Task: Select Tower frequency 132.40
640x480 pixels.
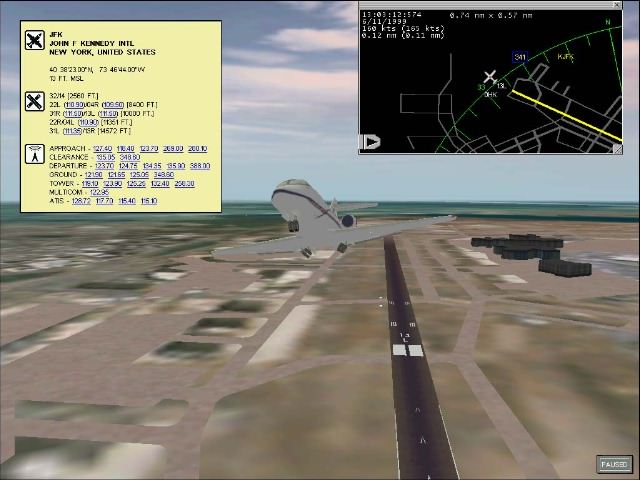Action: click(x=160, y=184)
